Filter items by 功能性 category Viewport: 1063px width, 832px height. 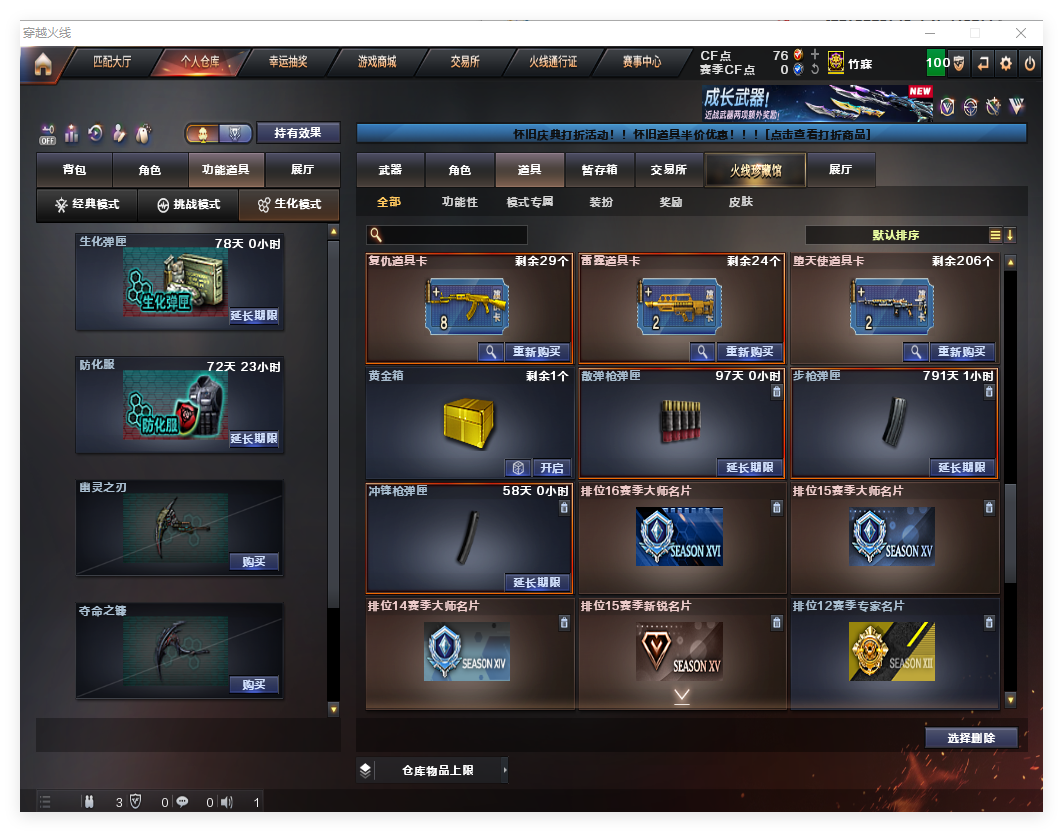click(460, 202)
